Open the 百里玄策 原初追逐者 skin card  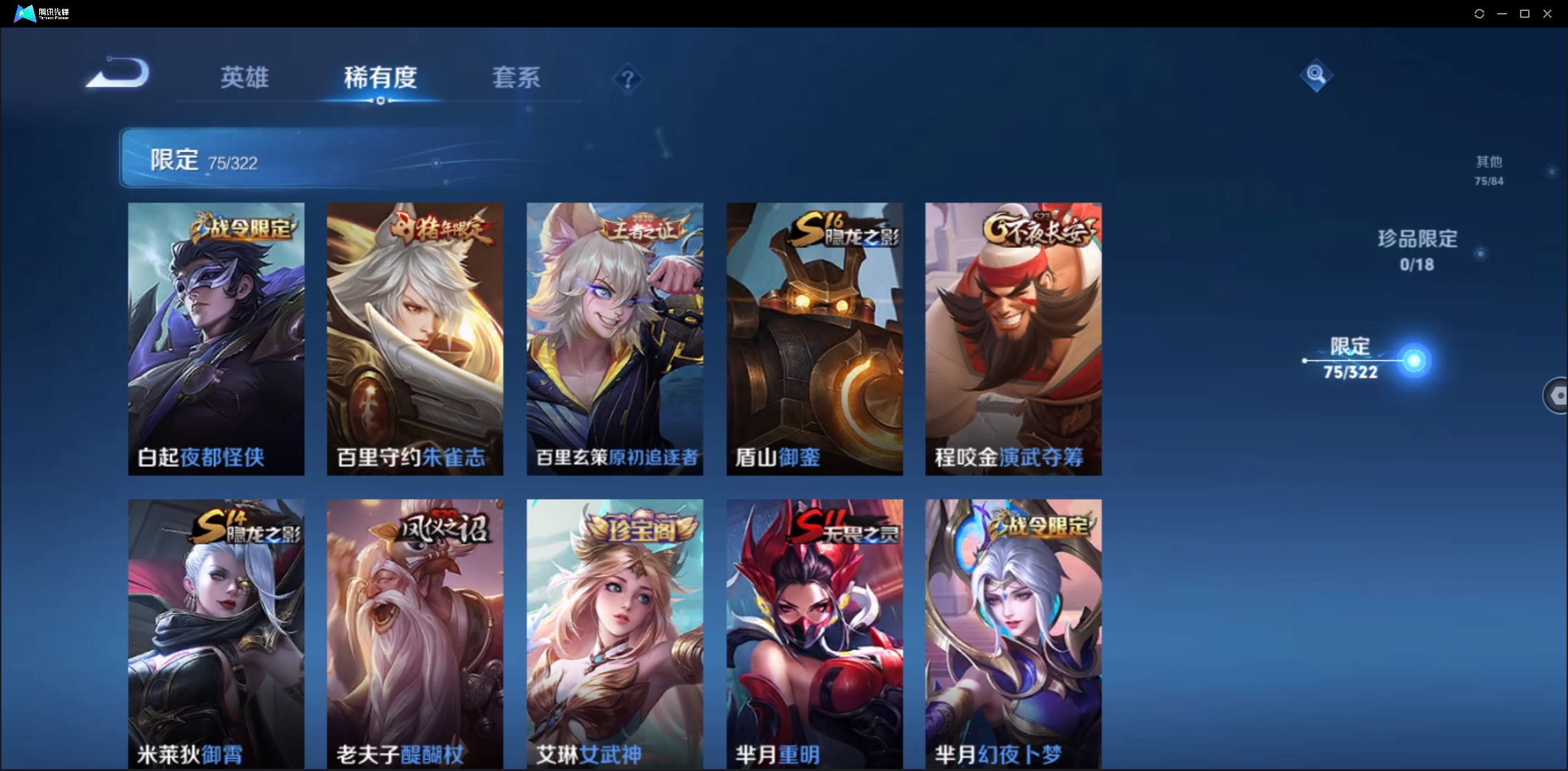(614, 338)
